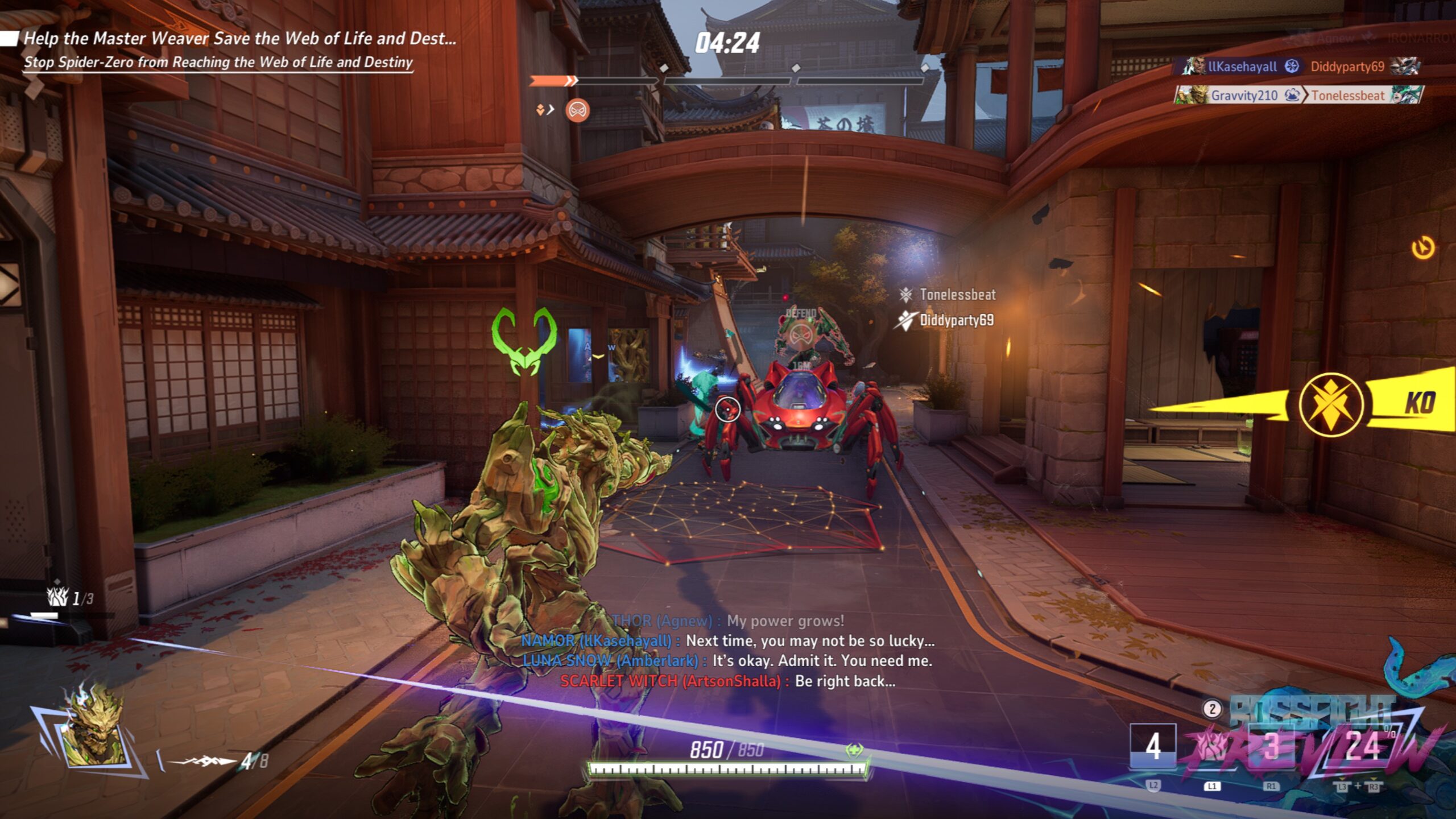Click the vine attack ammo icon
This screenshot has height=819, width=1456.
tap(205, 760)
